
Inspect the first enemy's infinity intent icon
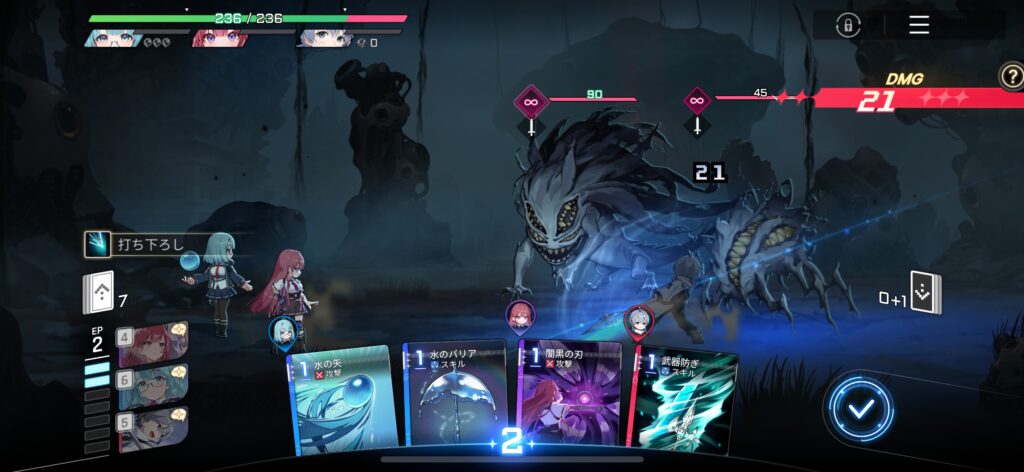(x=531, y=102)
